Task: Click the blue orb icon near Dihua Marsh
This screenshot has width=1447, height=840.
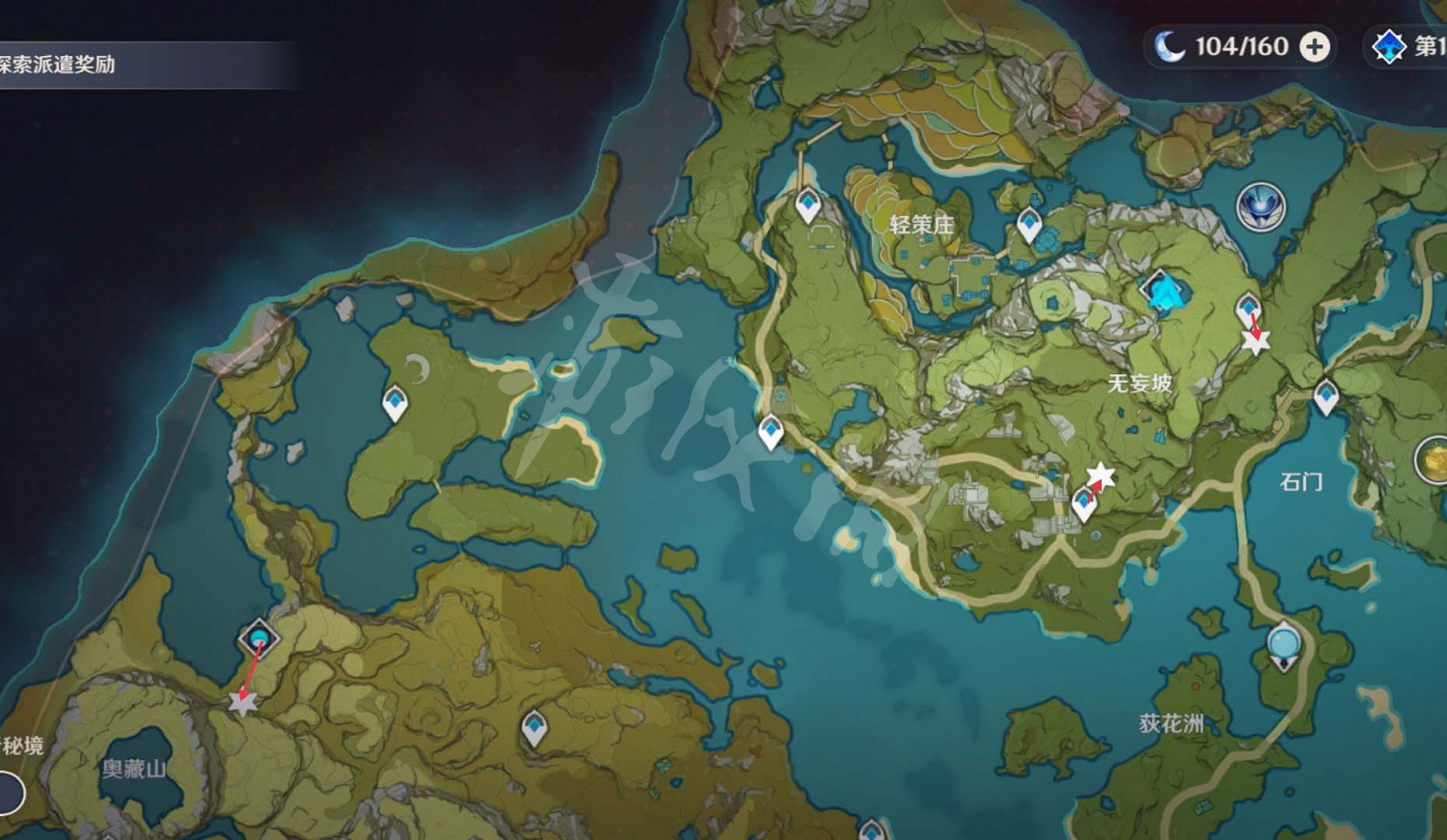Action: pyautogui.click(x=1284, y=642)
